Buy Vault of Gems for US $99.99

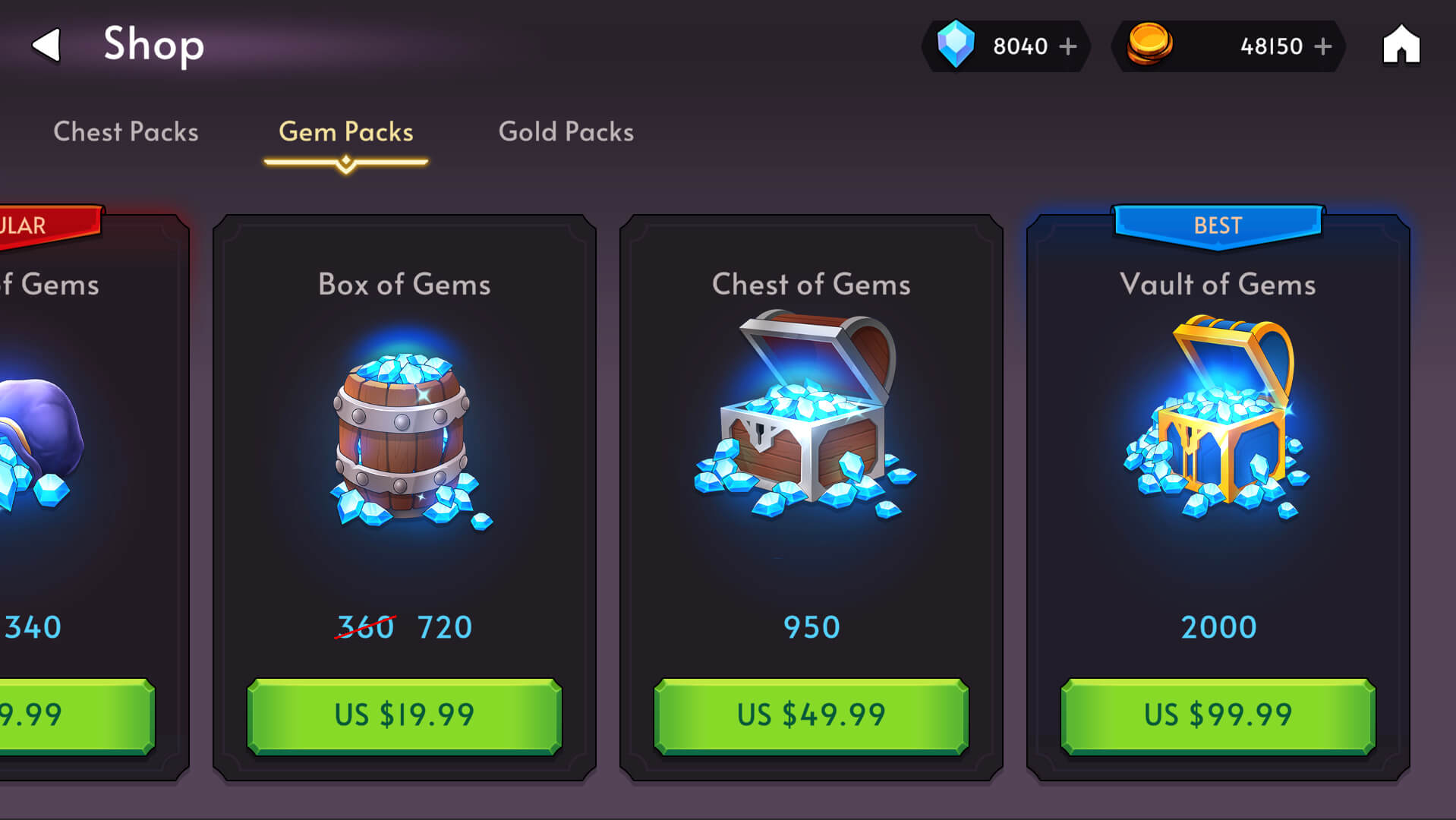1218,715
